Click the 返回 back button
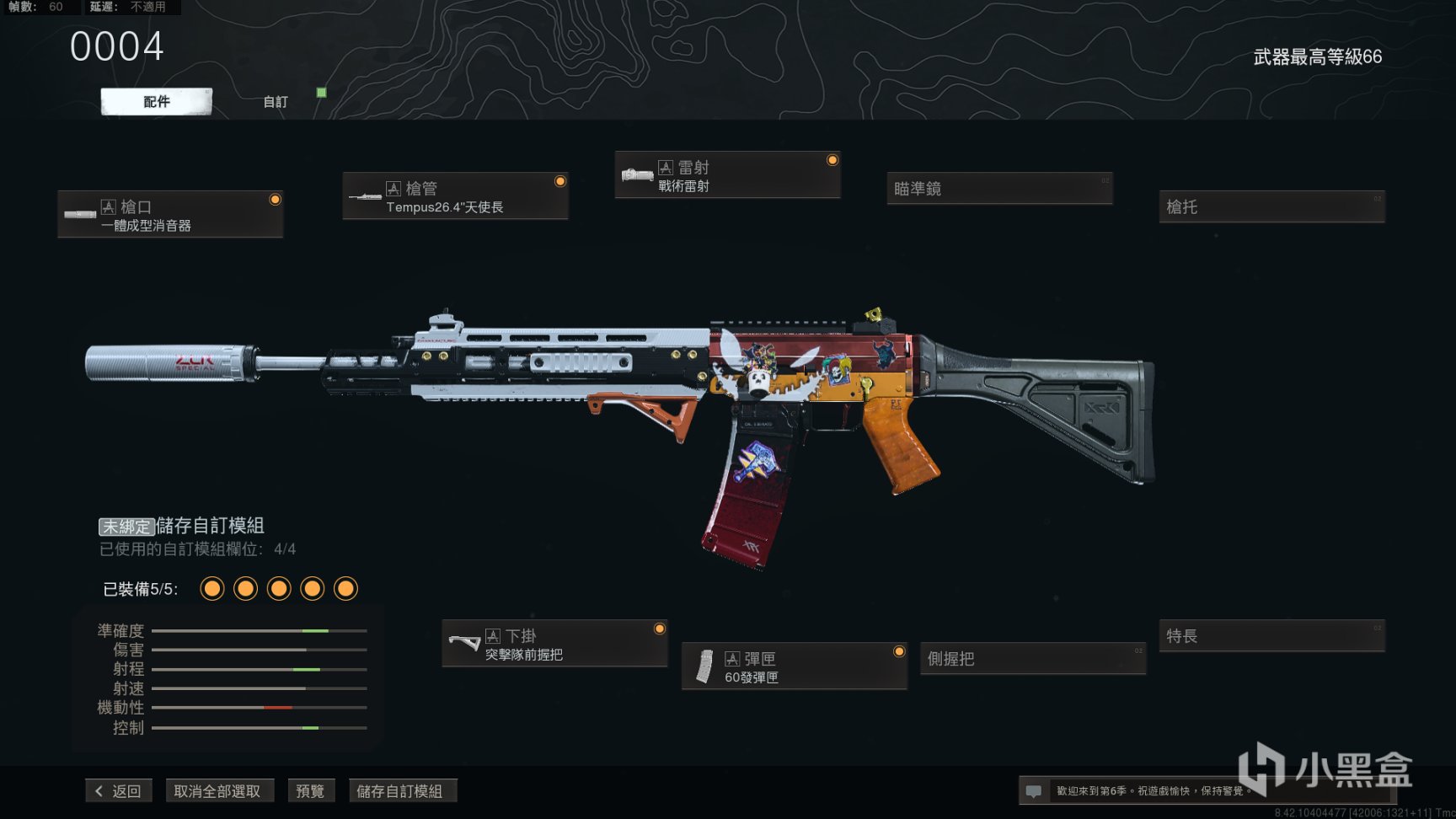This screenshot has width=1456, height=819. click(x=119, y=791)
